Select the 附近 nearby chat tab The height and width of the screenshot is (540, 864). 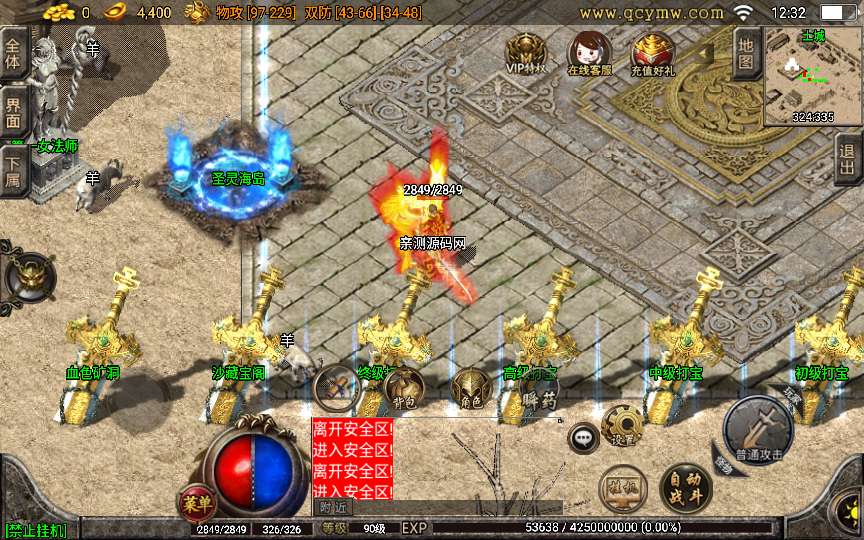pyautogui.click(x=335, y=507)
